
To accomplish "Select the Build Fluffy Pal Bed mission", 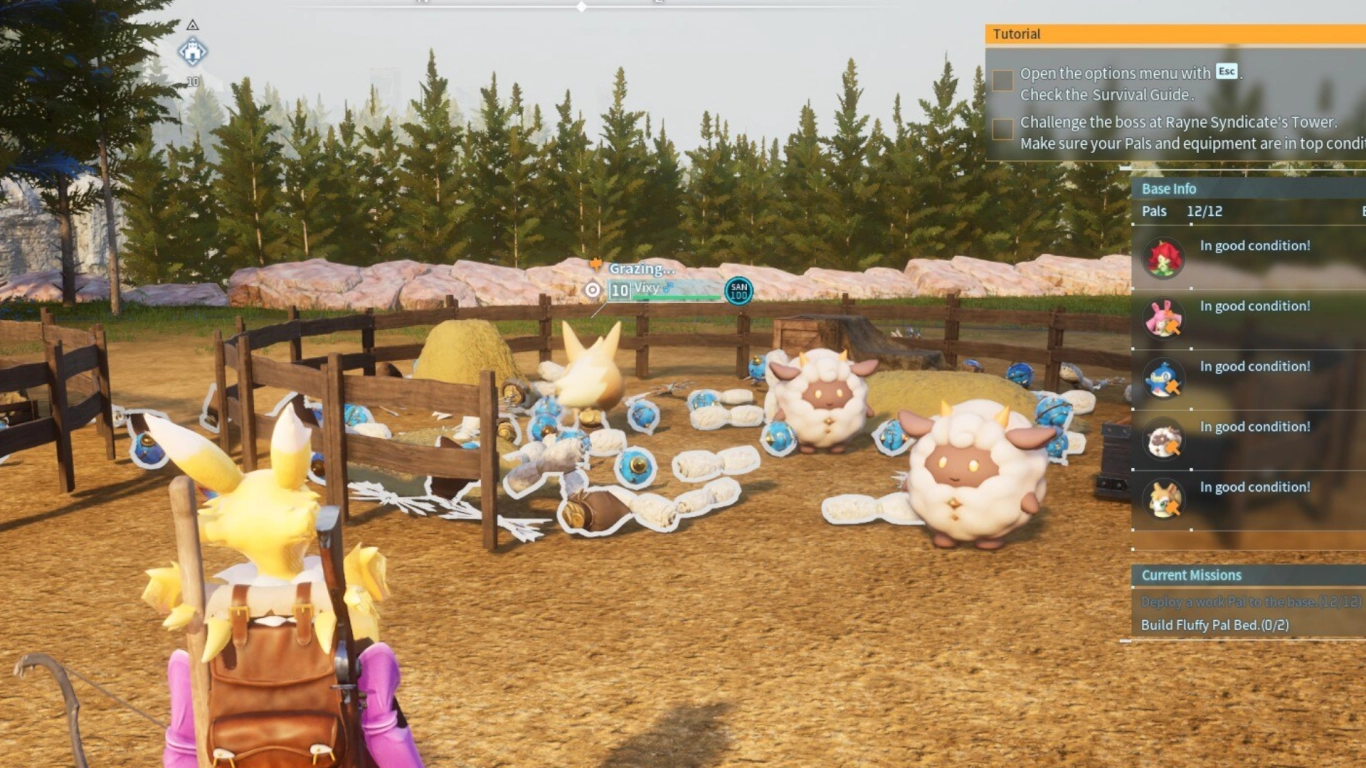I will pyautogui.click(x=1214, y=625).
